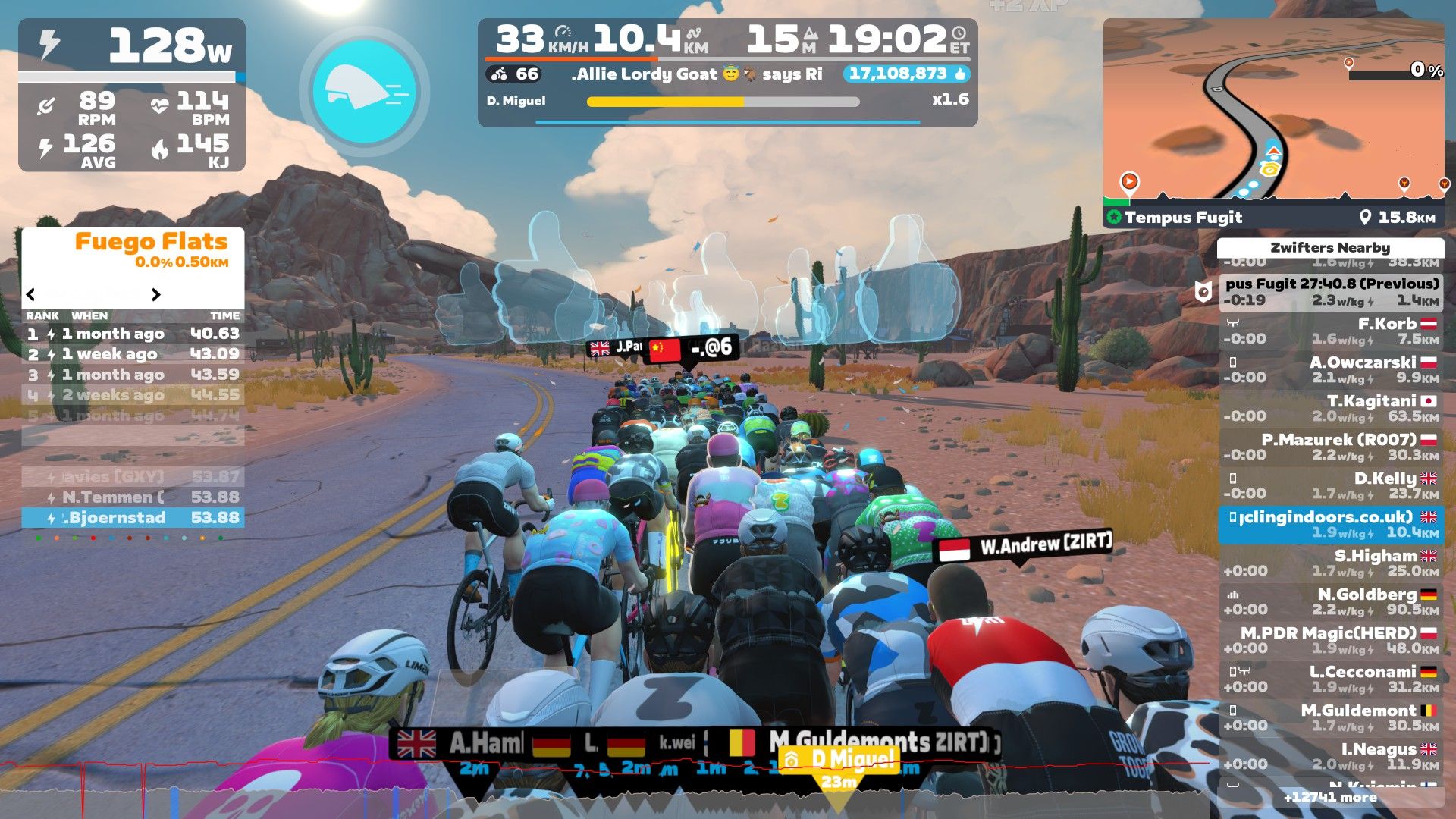Viewport: 1456px width, 819px height.
Task: Give a Ride On thumbs up
Action: (x=960, y=74)
